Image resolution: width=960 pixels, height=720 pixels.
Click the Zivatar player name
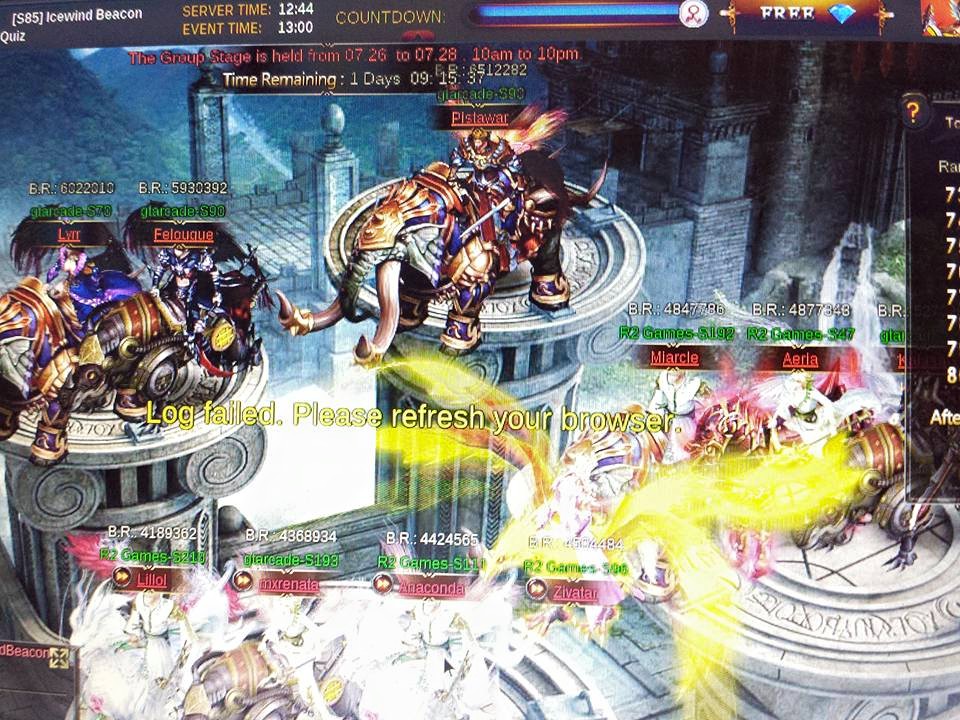(x=575, y=592)
